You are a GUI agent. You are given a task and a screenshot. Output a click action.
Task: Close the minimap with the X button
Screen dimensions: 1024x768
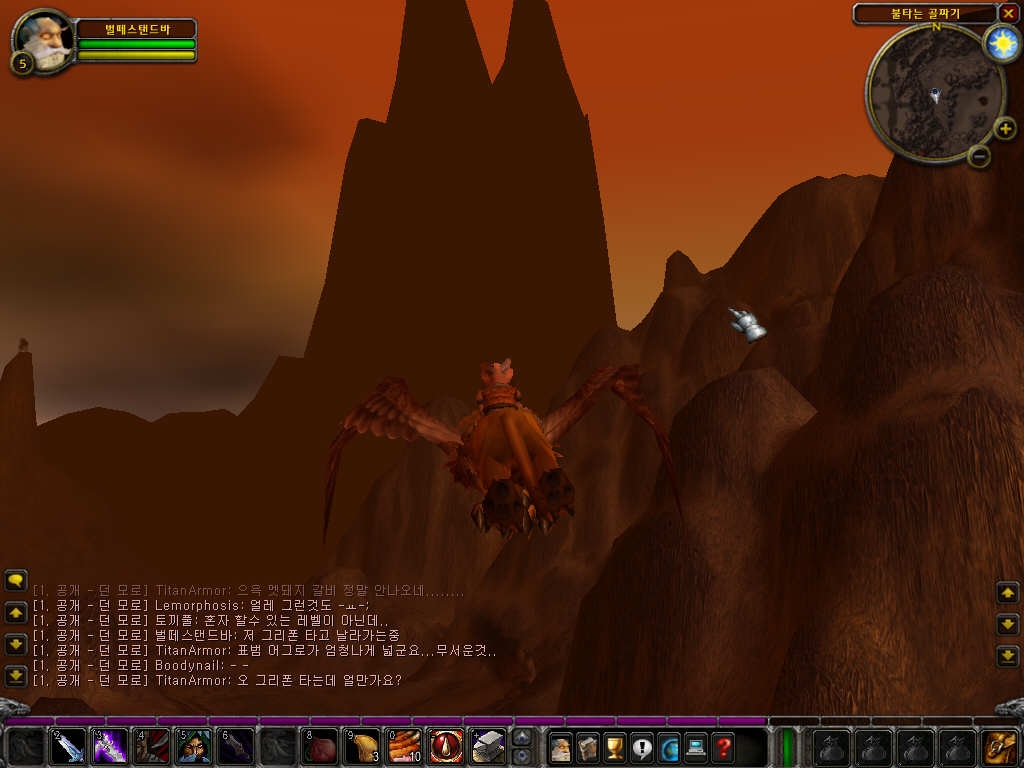[x=1008, y=13]
